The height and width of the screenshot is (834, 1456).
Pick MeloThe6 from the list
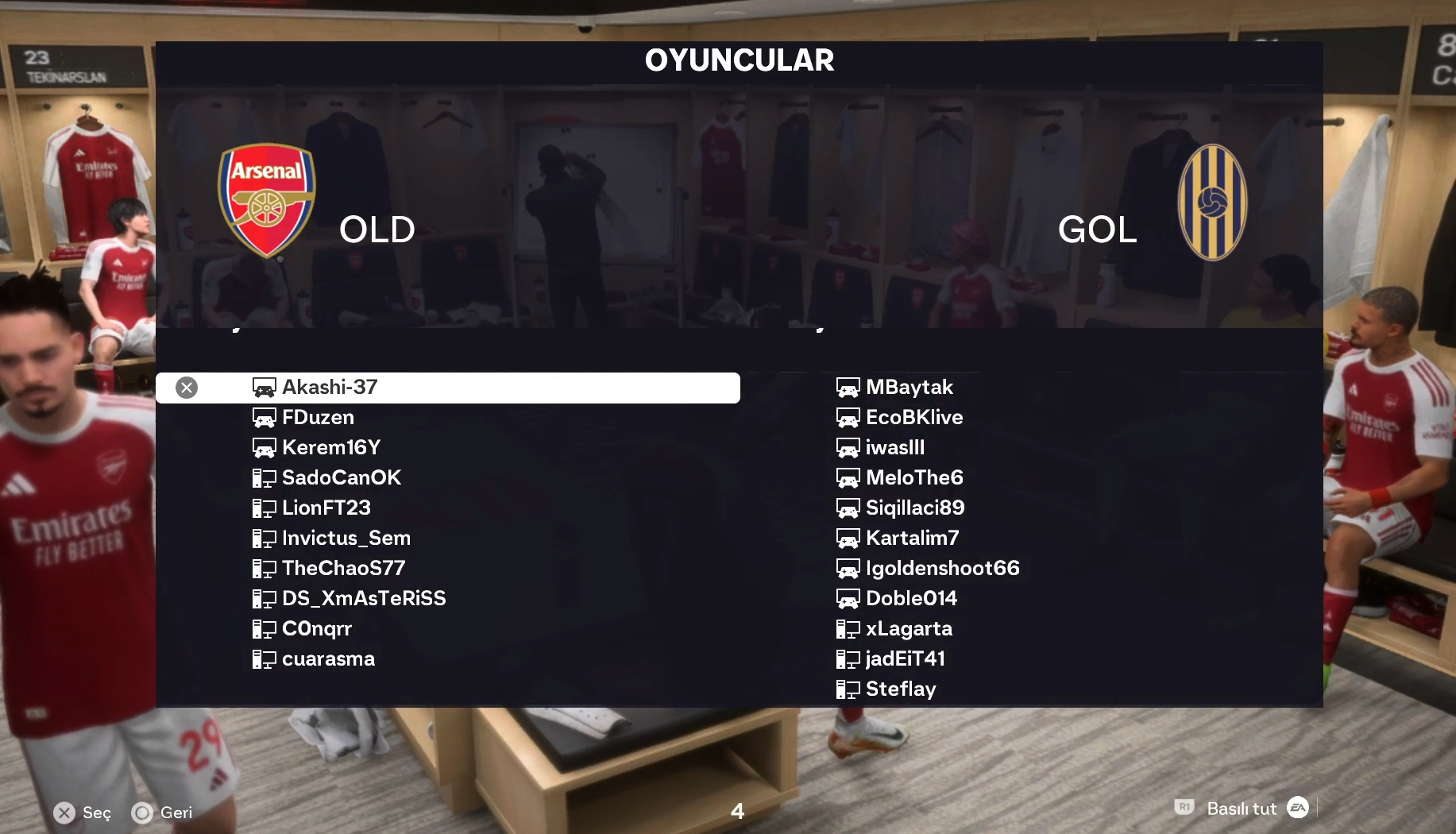click(x=913, y=478)
